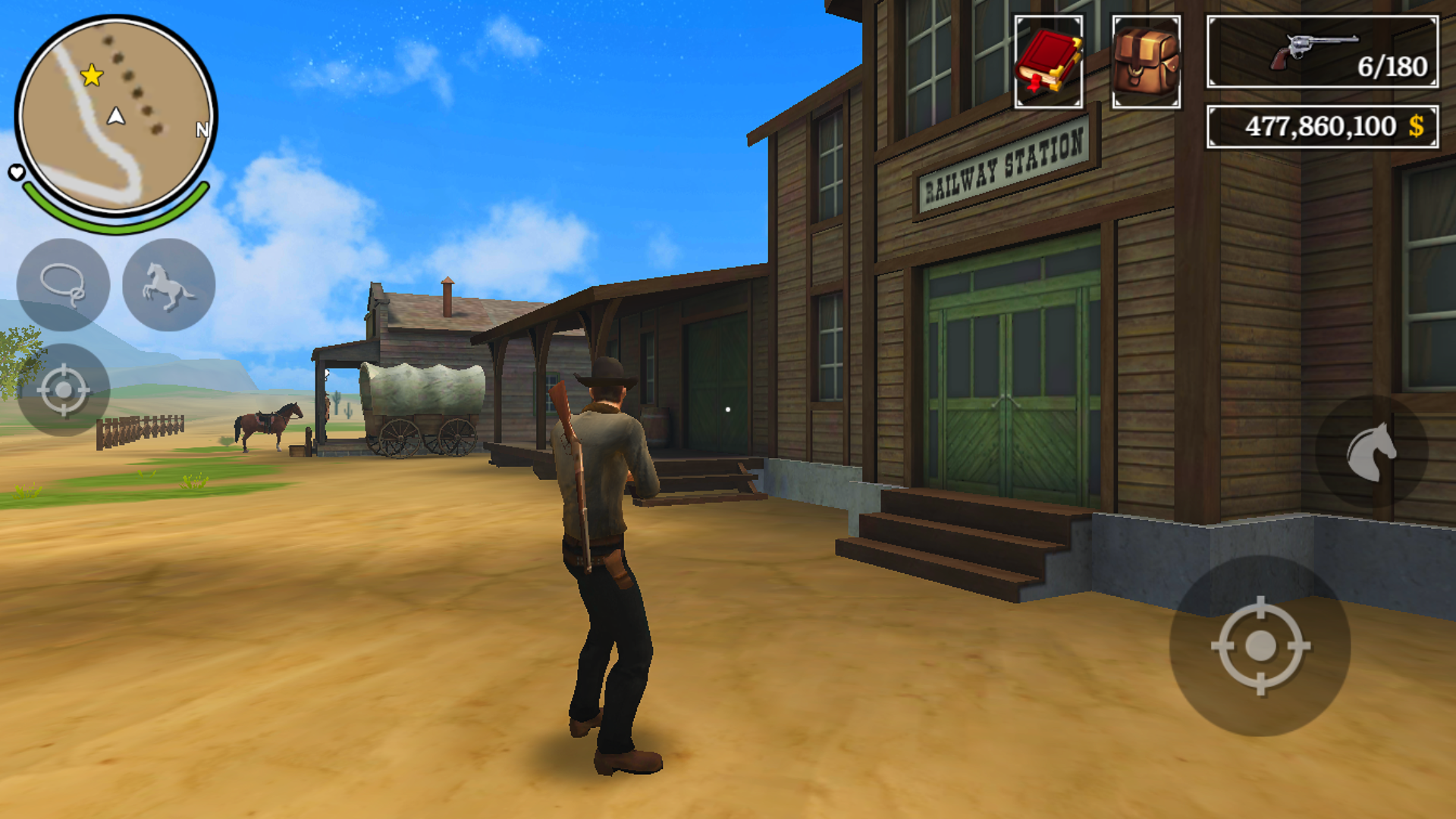Tap the heart health indicator by the minimap

(x=15, y=173)
